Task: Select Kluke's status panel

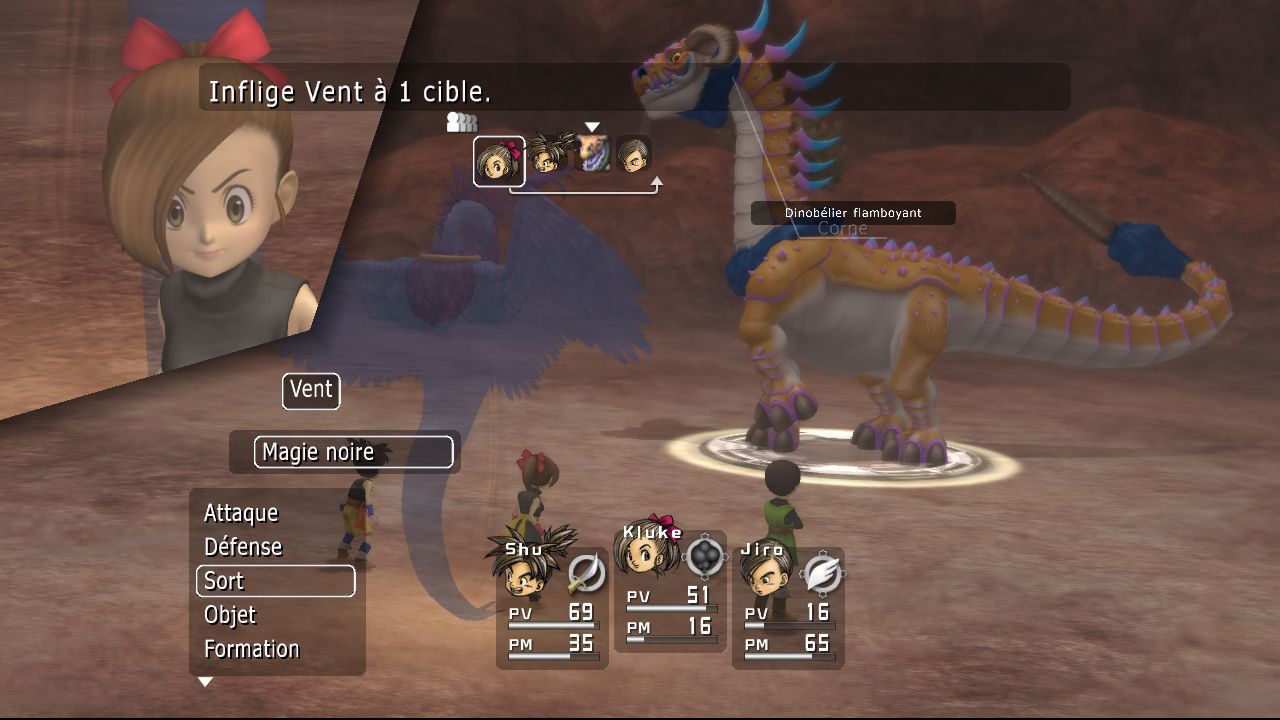Action: 670,592
